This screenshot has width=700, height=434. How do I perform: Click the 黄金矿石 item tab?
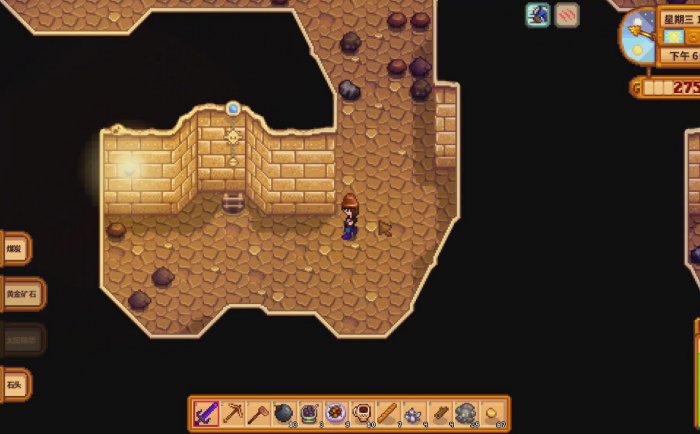tap(20, 294)
